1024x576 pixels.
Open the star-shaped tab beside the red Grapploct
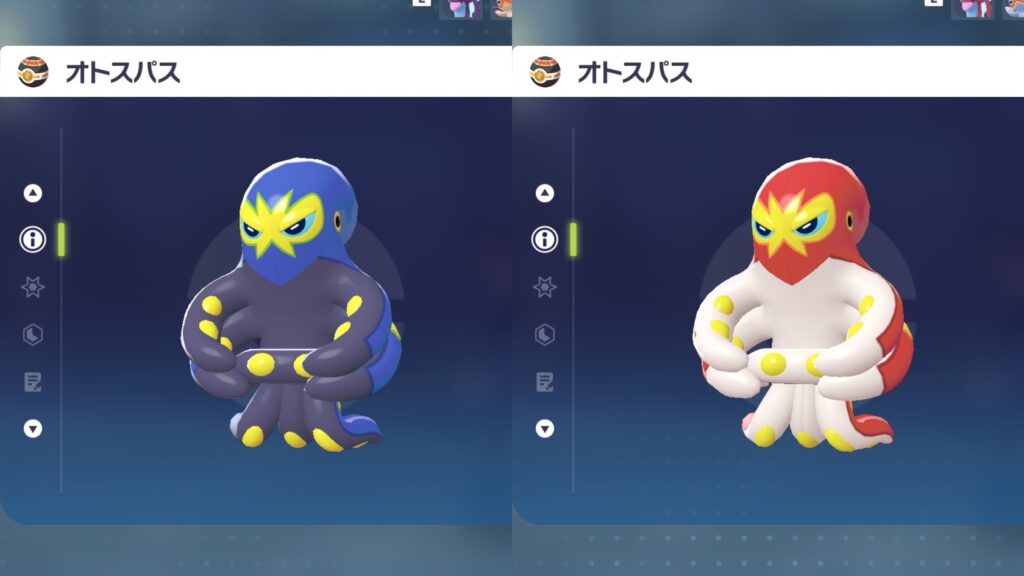pos(545,287)
